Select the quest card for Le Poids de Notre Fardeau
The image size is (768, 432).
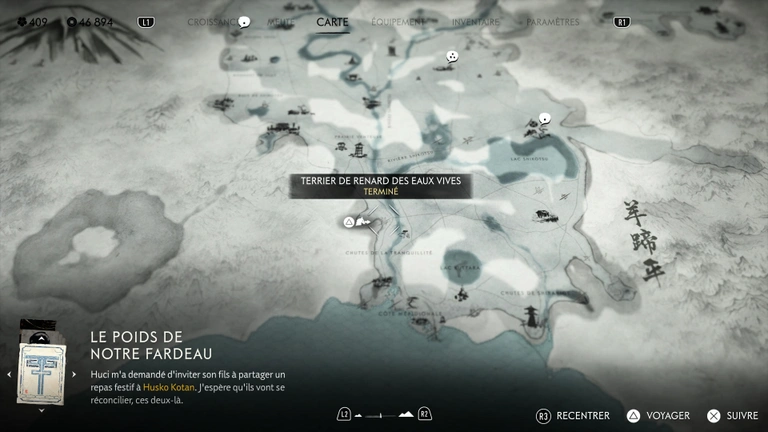[x=41, y=373]
